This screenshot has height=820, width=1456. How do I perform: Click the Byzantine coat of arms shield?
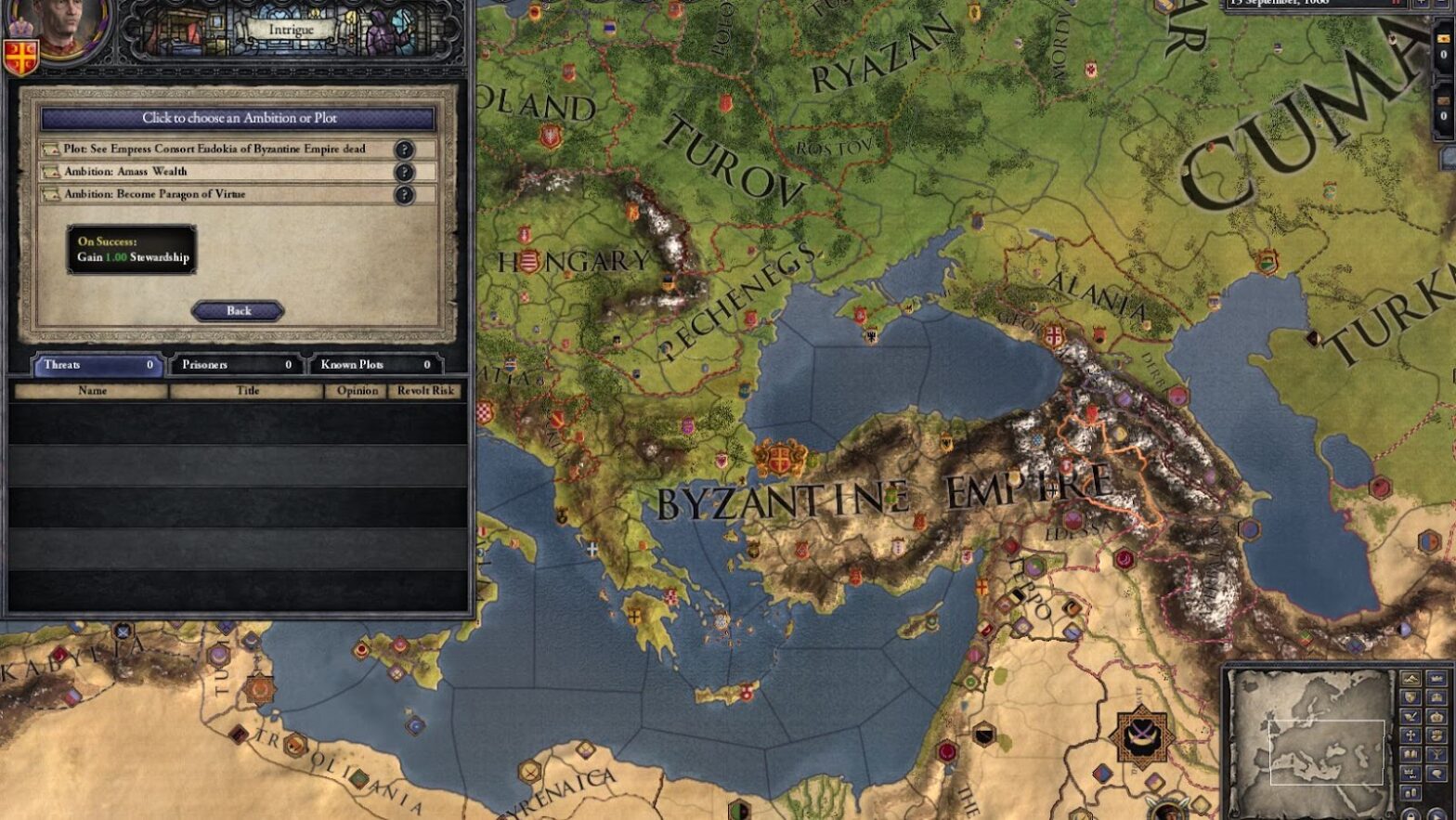[x=19, y=58]
